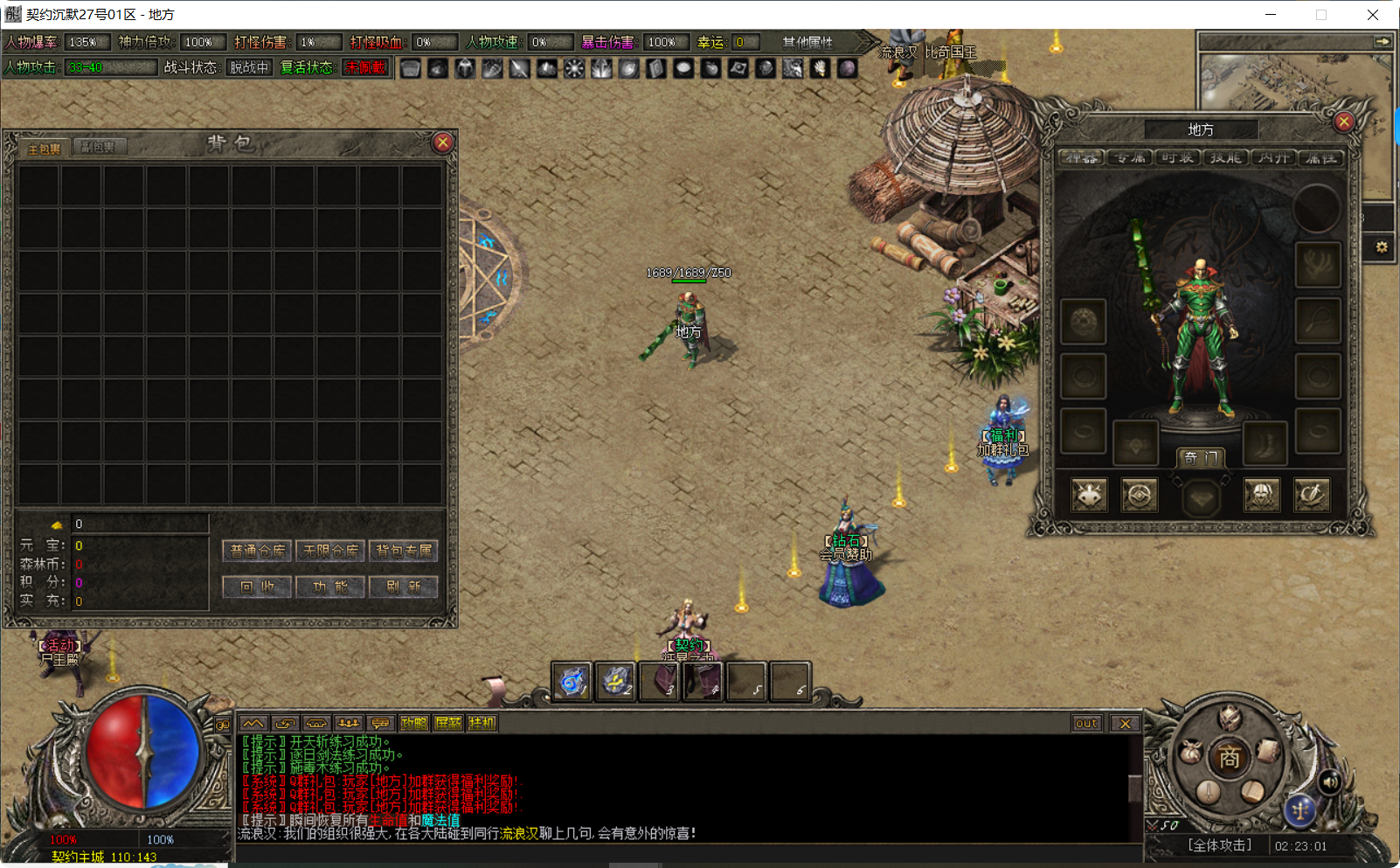Open the 无限仓库 unlimited warehouse
This screenshot has height=868, width=1400.
tap(330, 551)
